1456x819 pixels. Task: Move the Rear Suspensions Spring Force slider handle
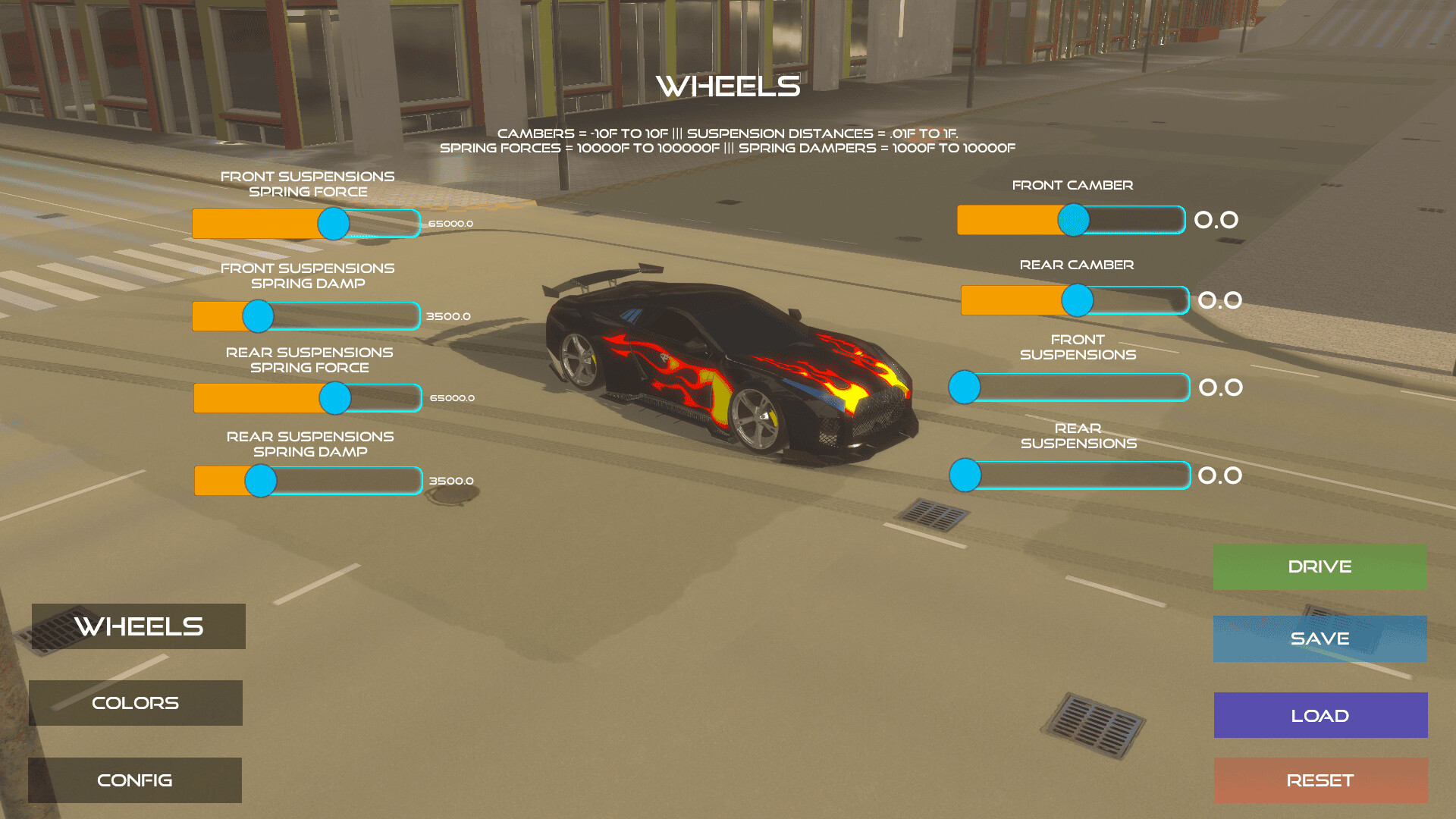click(334, 397)
